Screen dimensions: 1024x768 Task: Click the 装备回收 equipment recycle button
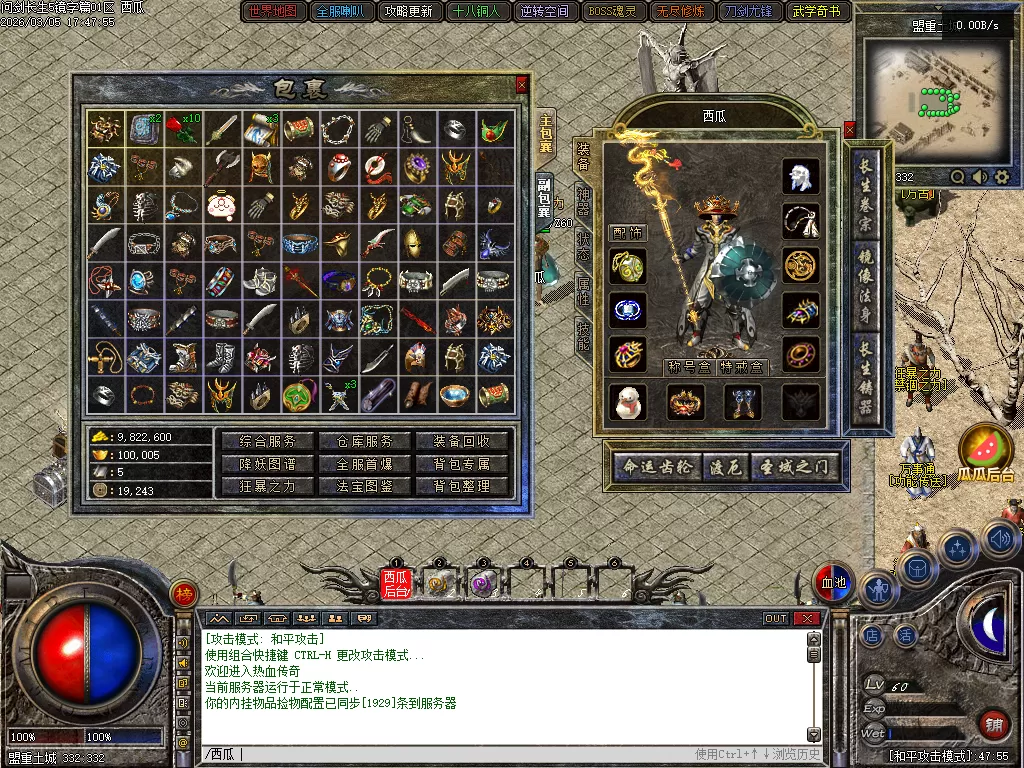(x=461, y=441)
